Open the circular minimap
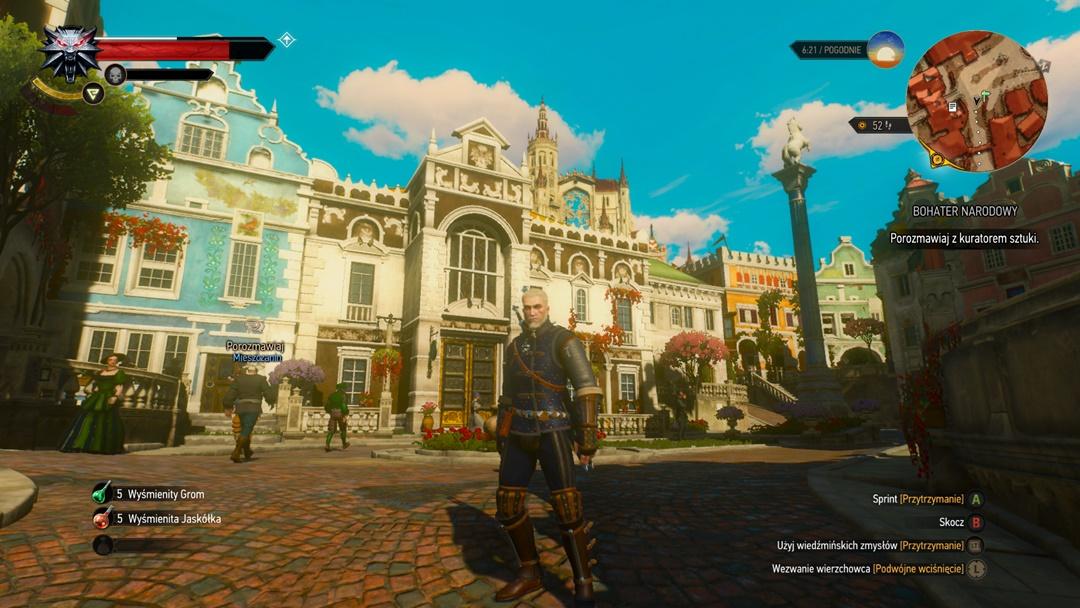The image size is (1080, 608). [976, 101]
